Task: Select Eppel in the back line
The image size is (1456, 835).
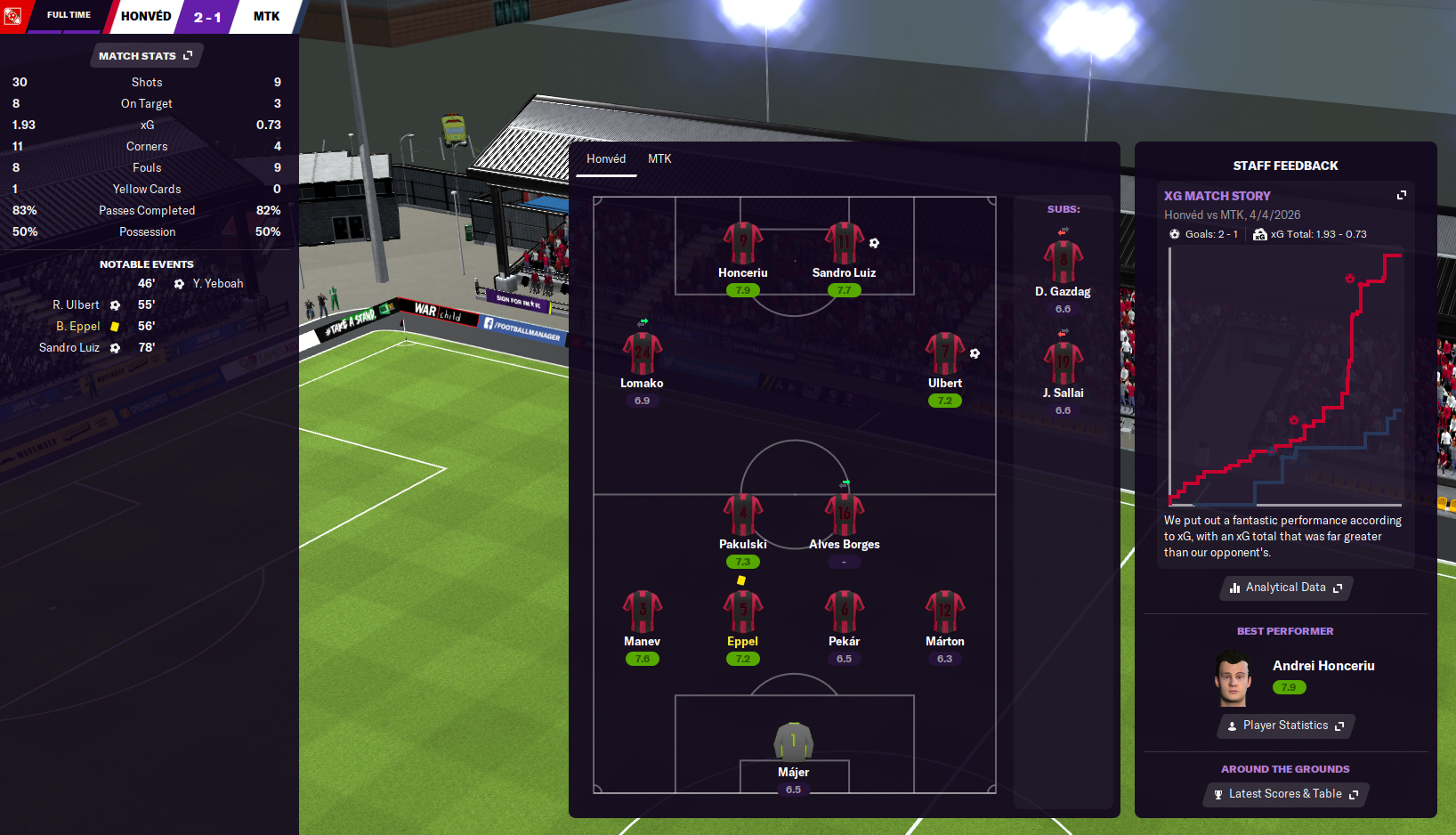Action: click(x=743, y=612)
